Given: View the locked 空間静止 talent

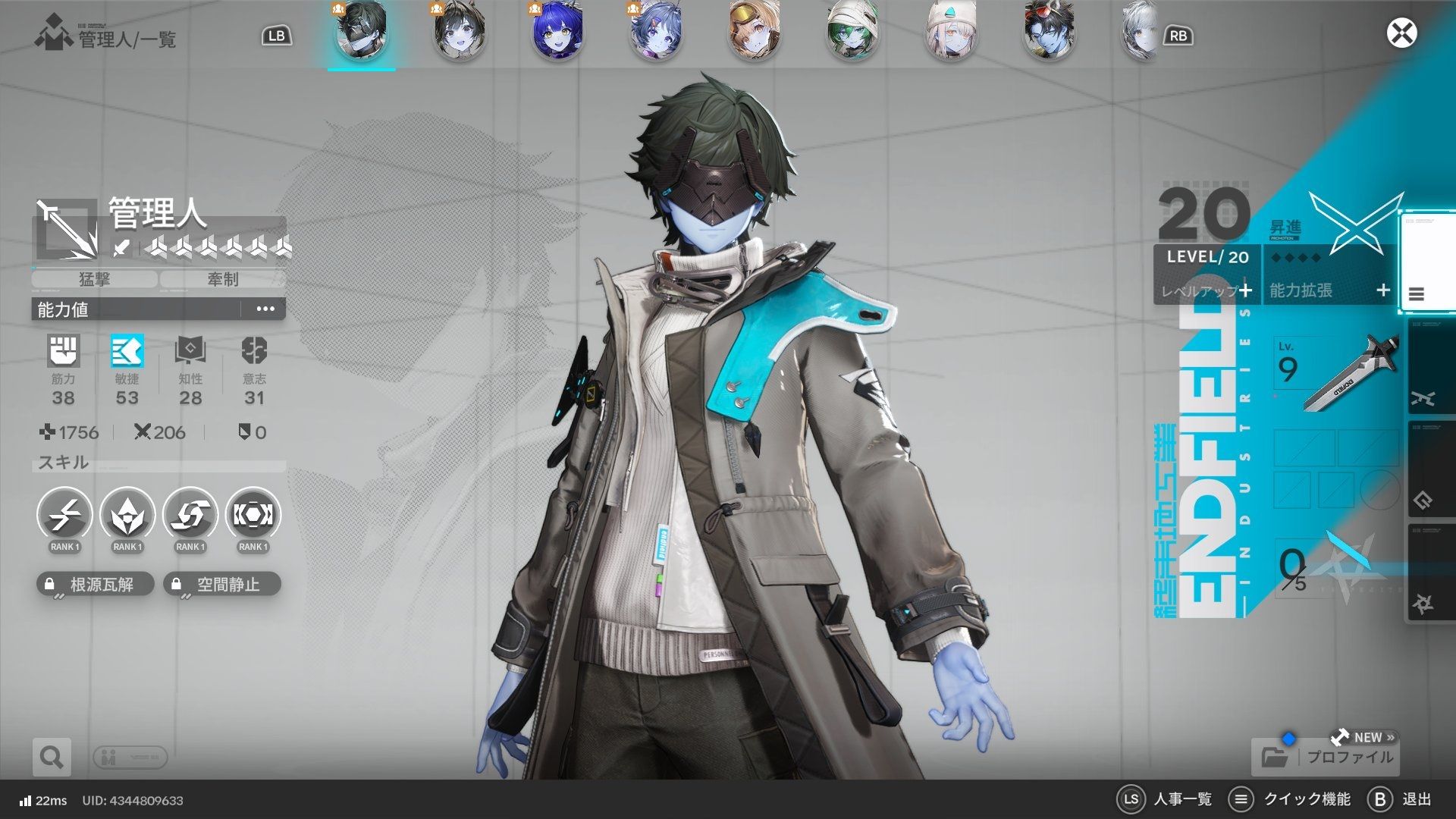Looking at the screenshot, I should [222, 584].
